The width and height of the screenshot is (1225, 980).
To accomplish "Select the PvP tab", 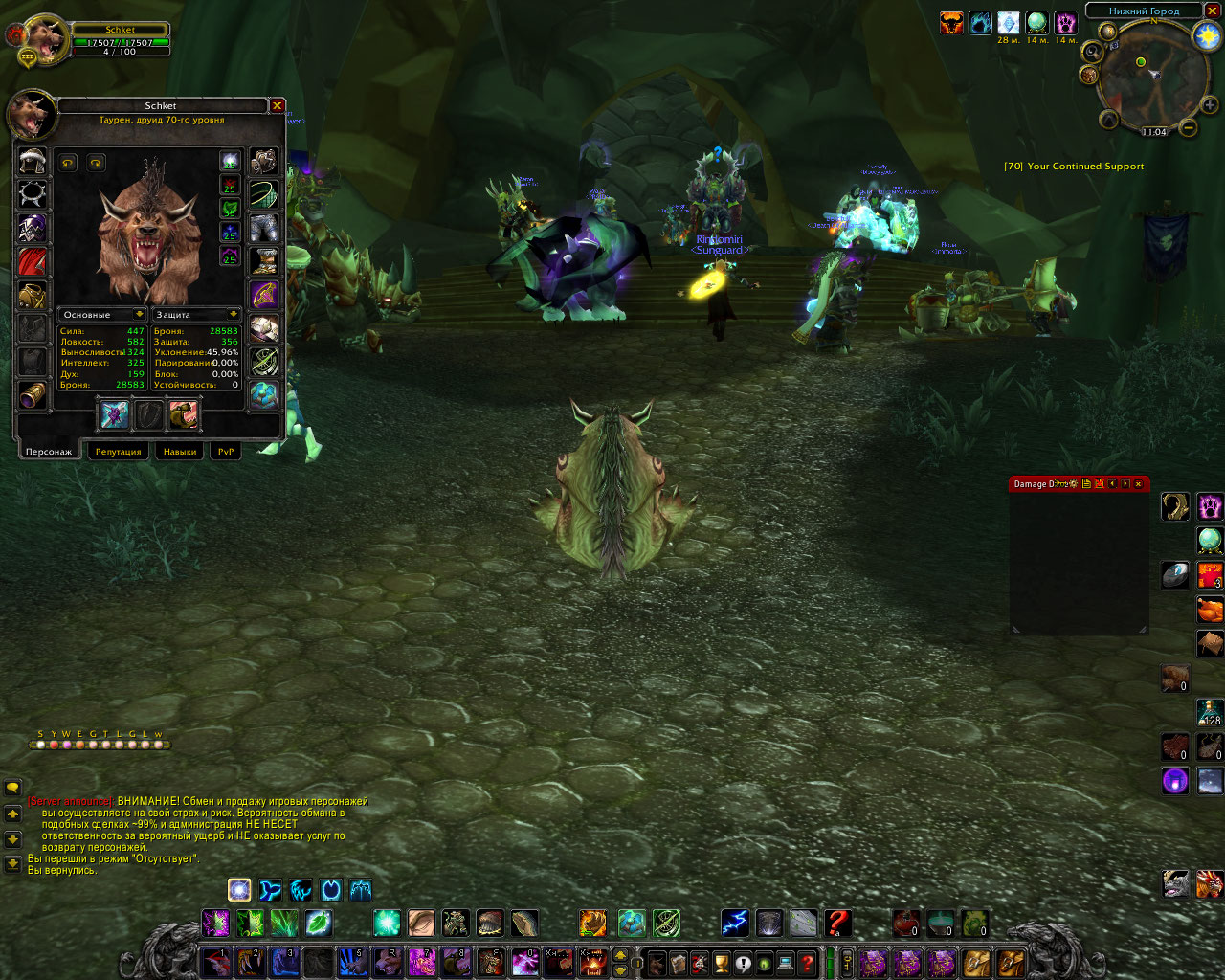I will (x=226, y=452).
